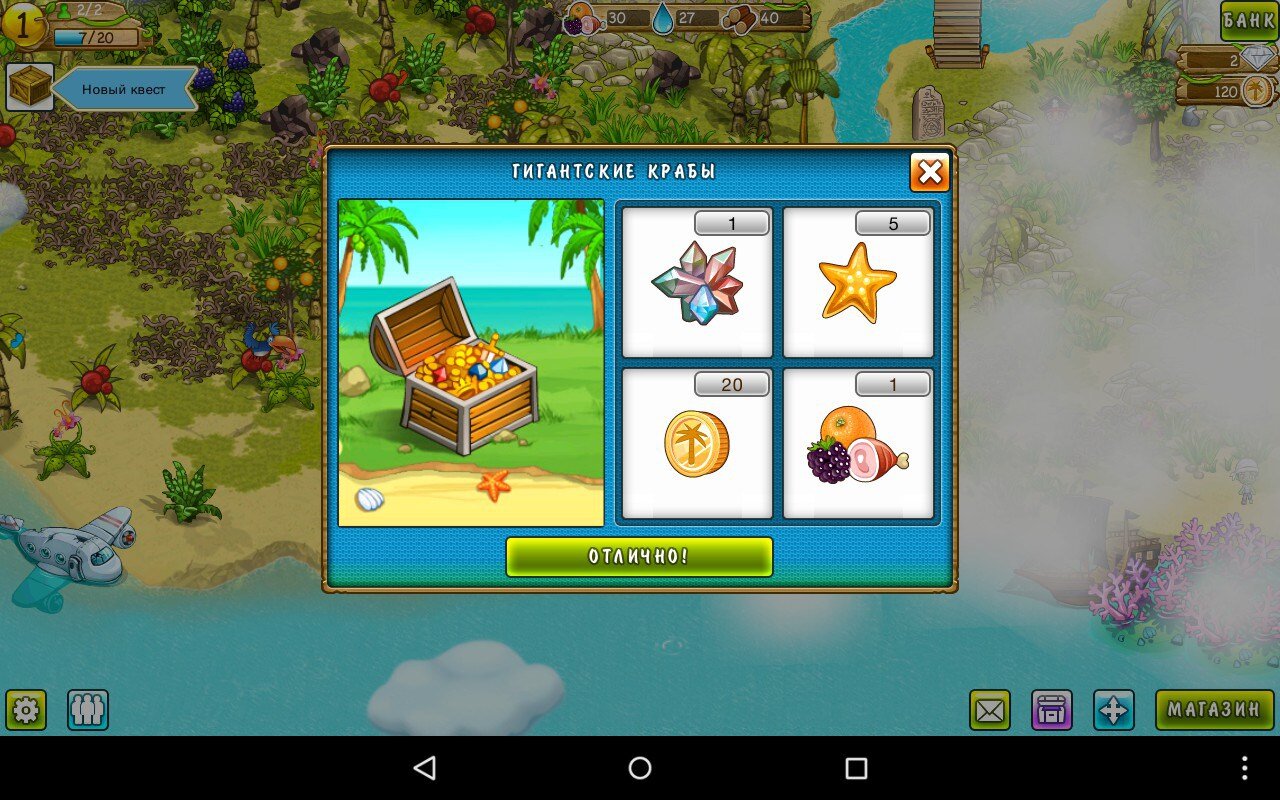The image size is (1280, 800).
Task: Open the envelope mail inbox
Action: coord(990,710)
